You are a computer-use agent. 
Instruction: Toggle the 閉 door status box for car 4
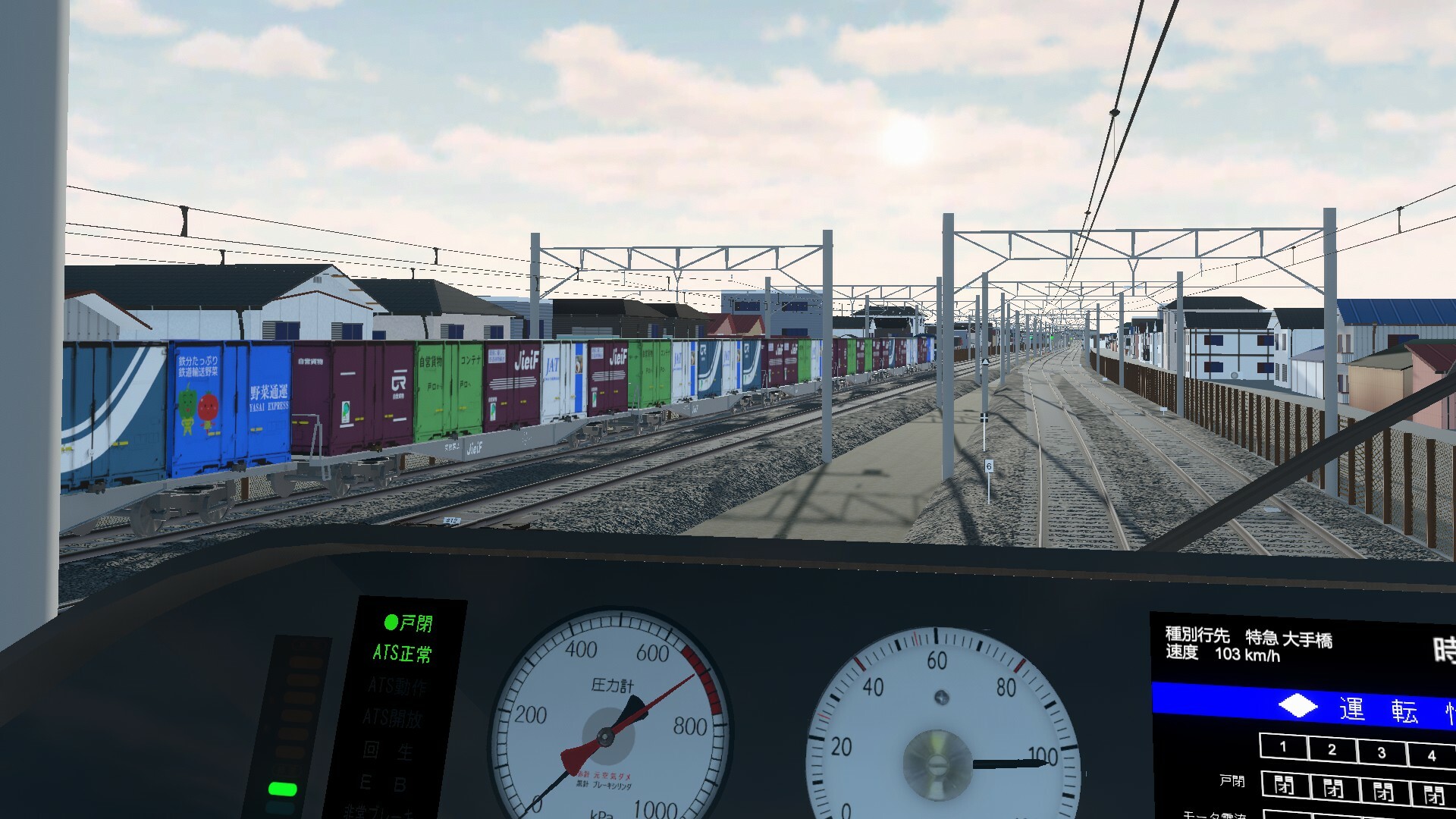1434,795
